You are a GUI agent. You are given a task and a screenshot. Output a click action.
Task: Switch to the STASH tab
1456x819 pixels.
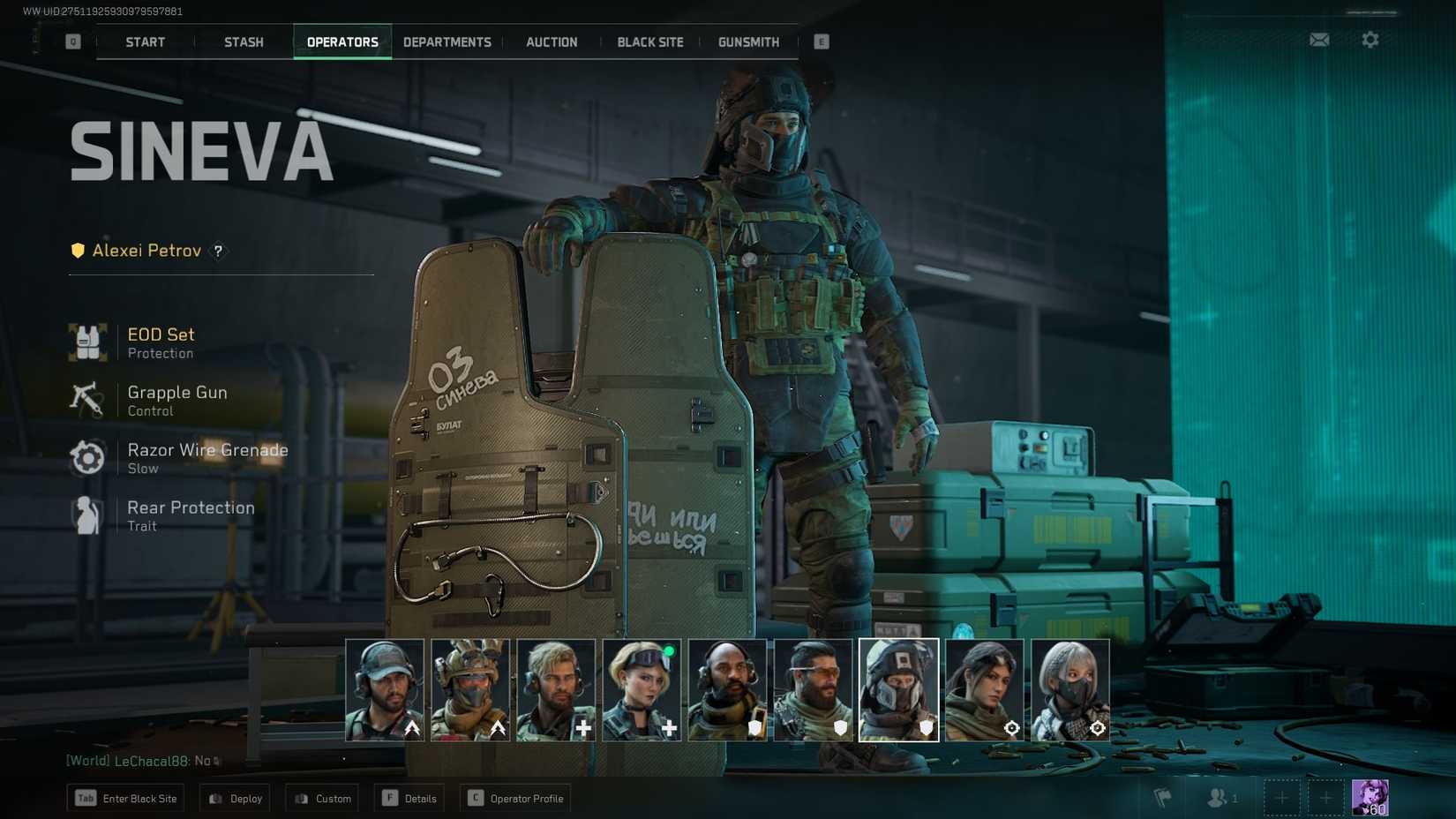click(x=243, y=41)
